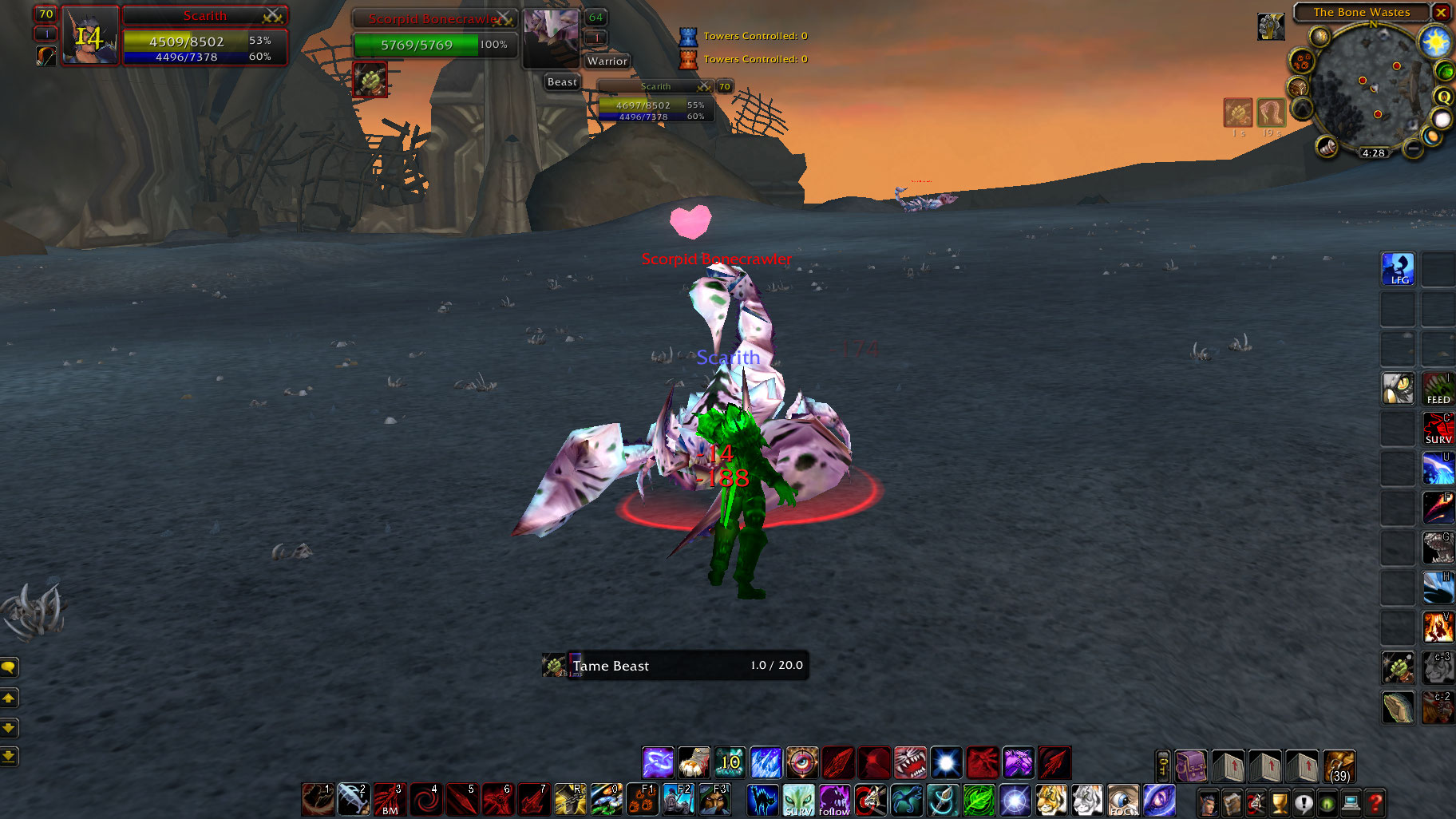Open the keyring next to the bags
This screenshot has width=1456, height=819.
tap(1161, 766)
